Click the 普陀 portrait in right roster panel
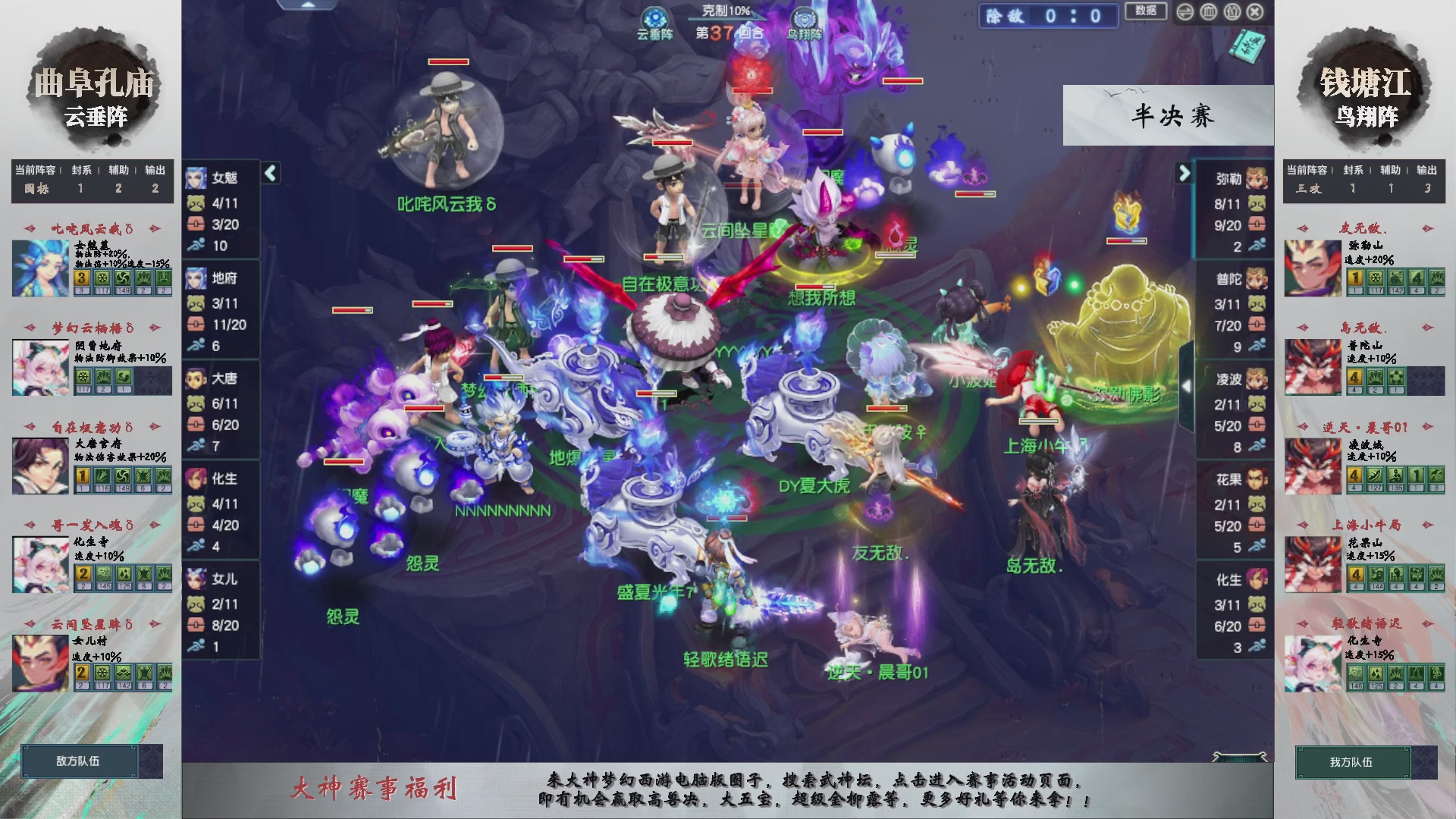This screenshot has height=819, width=1456. 1256,280
